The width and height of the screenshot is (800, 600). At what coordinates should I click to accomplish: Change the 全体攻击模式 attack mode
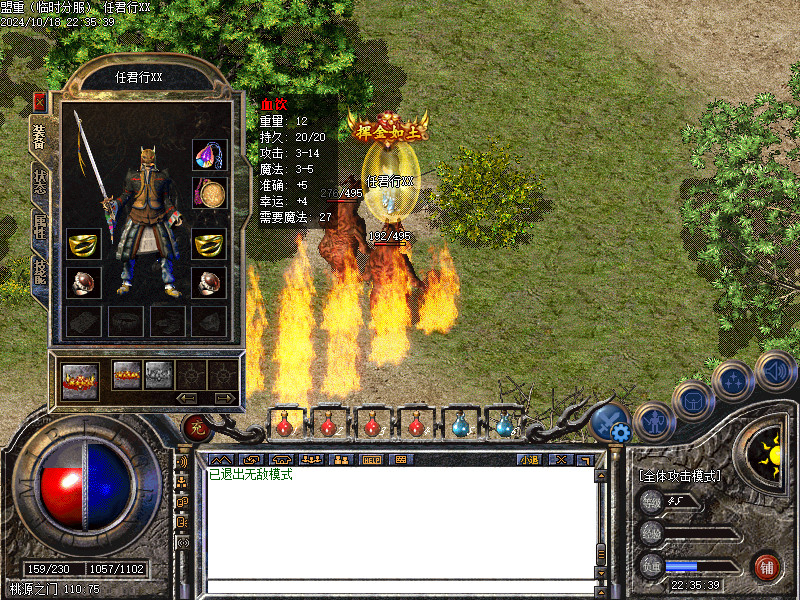pos(680,476)
